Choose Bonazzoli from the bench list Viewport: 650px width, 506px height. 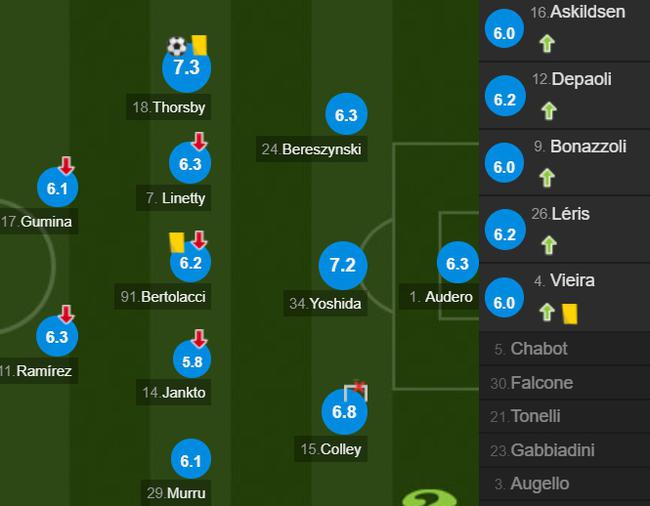(566, 162)
